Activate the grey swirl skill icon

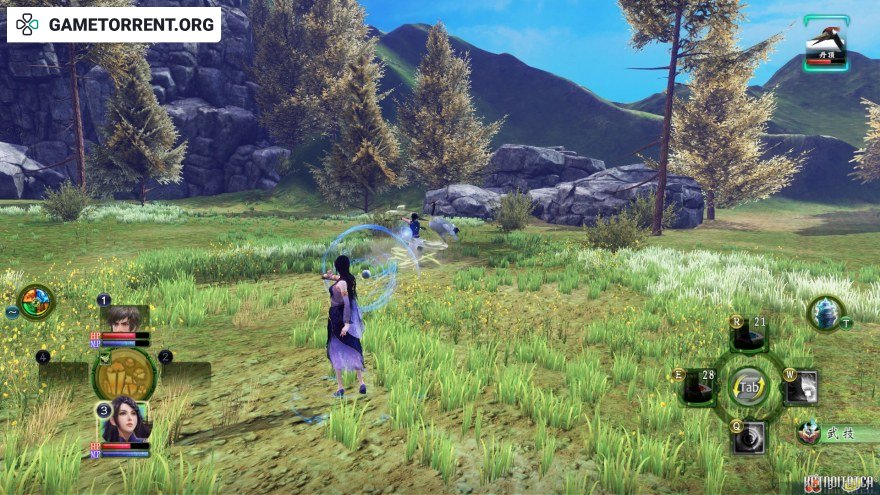tap(749, 437)
